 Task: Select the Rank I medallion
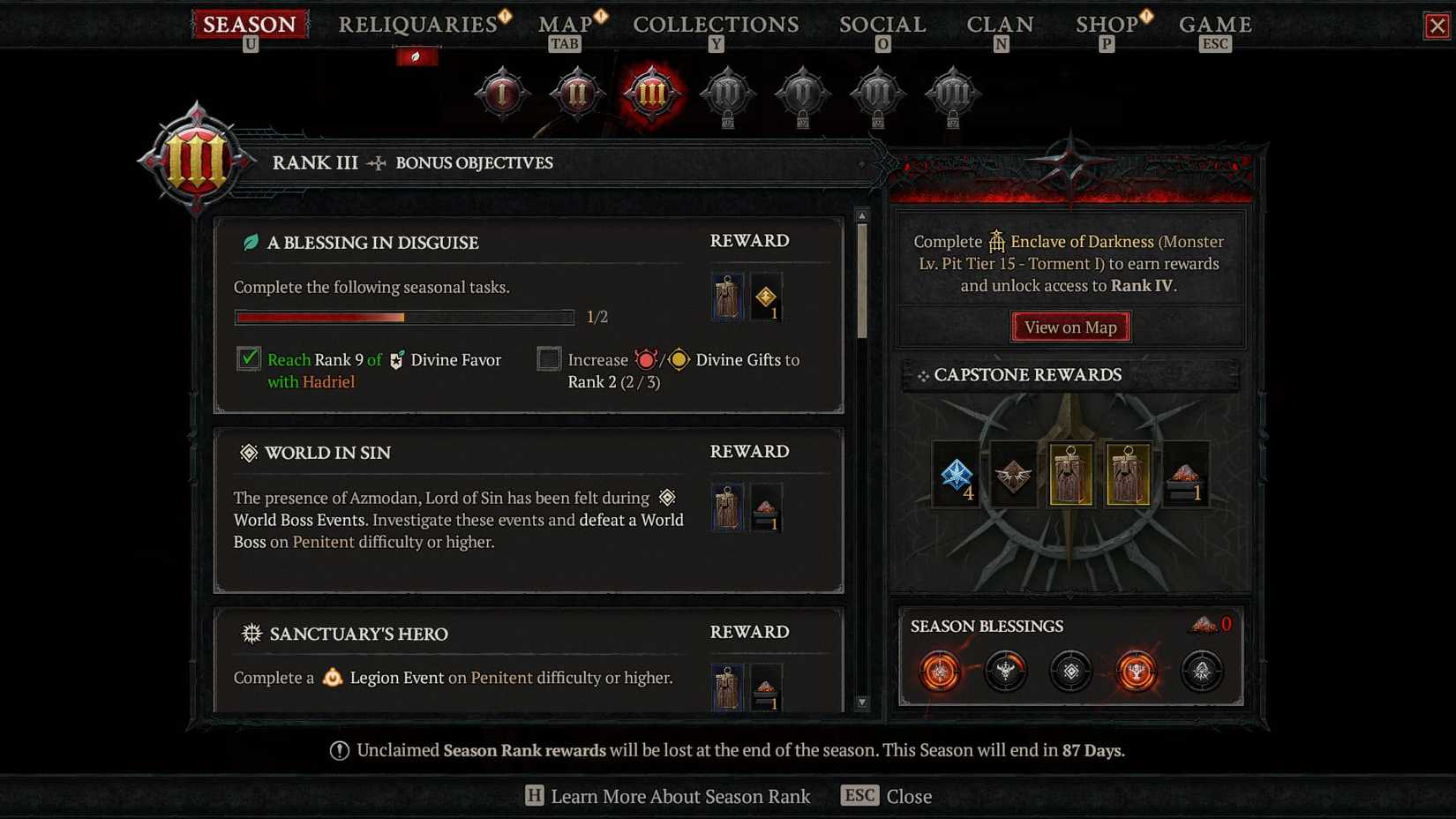pos(501,95)
